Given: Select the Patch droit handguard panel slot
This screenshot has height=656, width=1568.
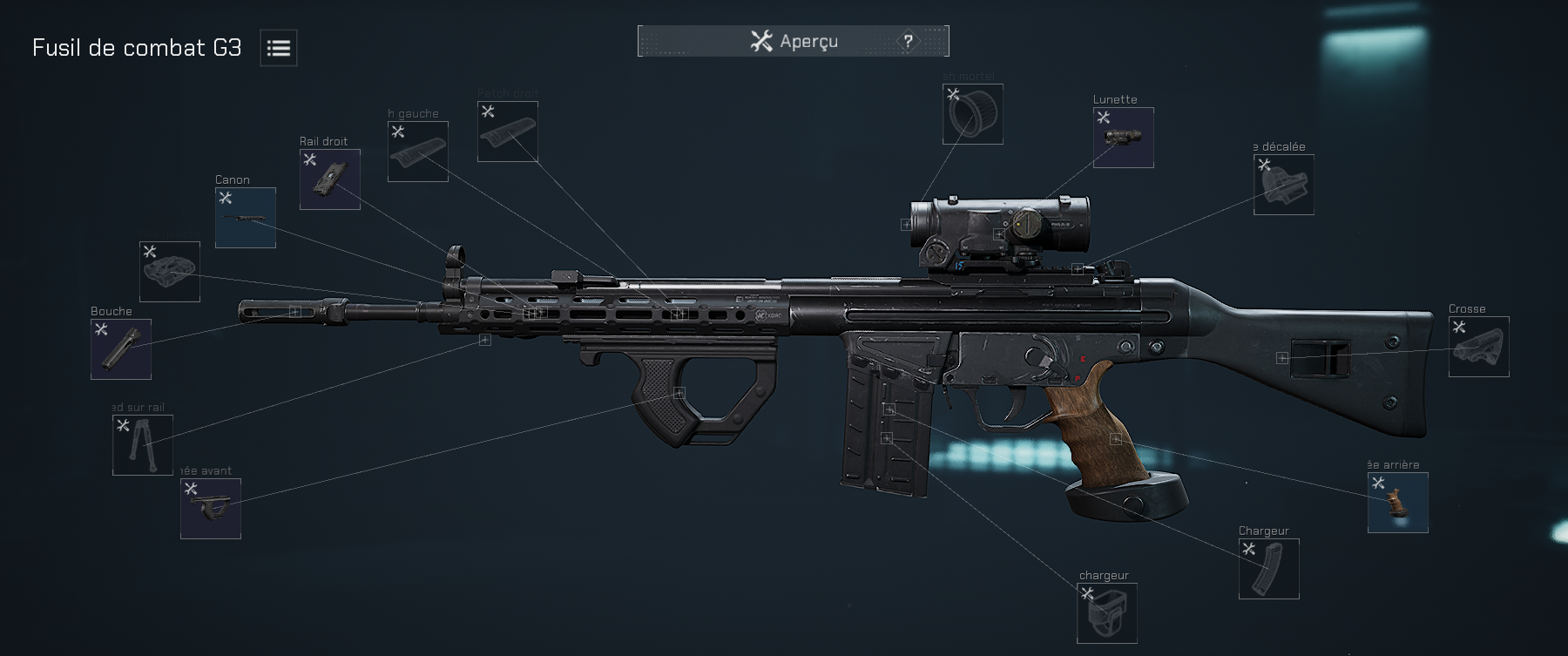Looking at the screenshot, I should click(508, 131).
